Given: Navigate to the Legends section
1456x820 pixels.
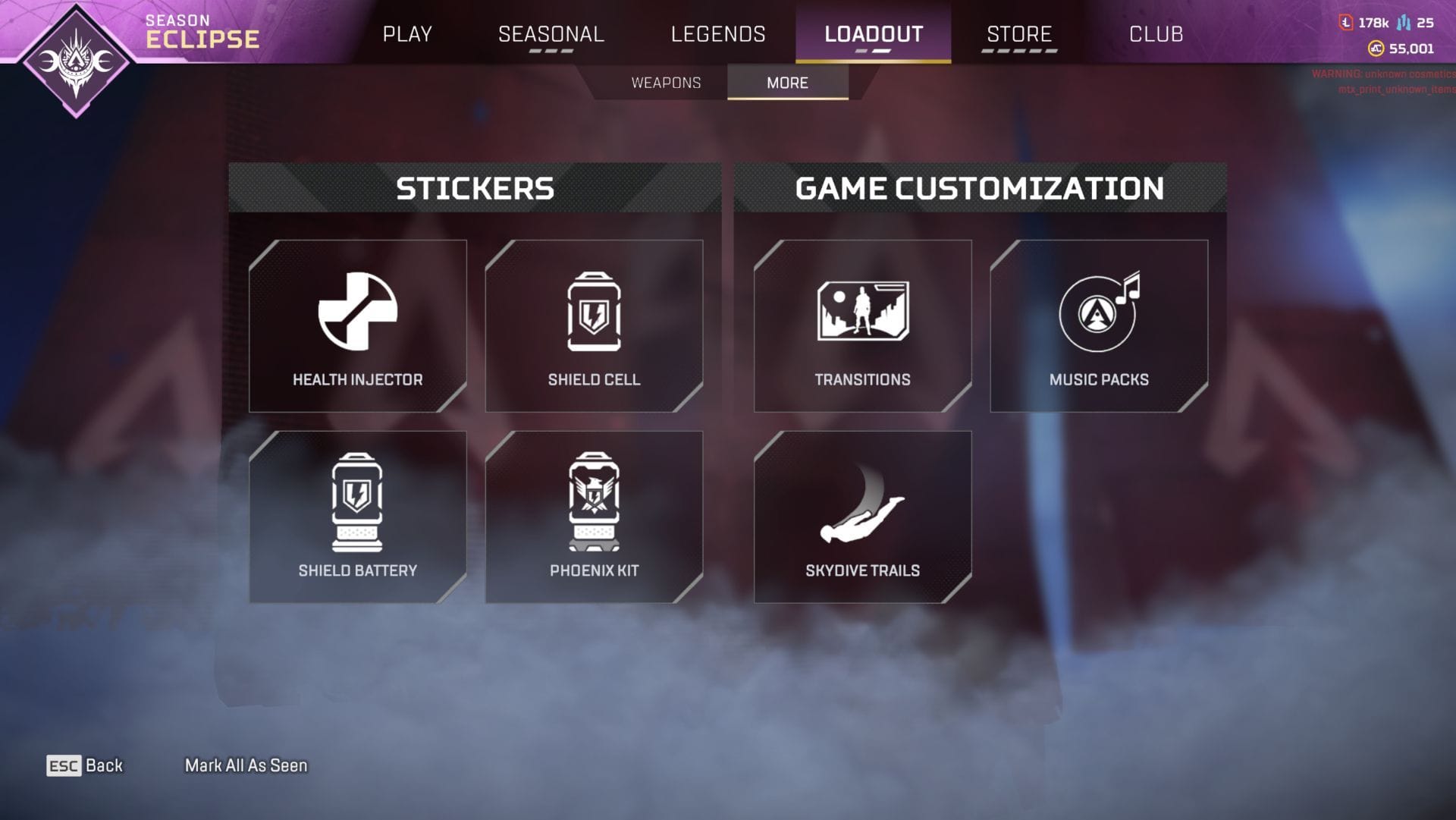Looking at the screenshot, I should [717, 34].
